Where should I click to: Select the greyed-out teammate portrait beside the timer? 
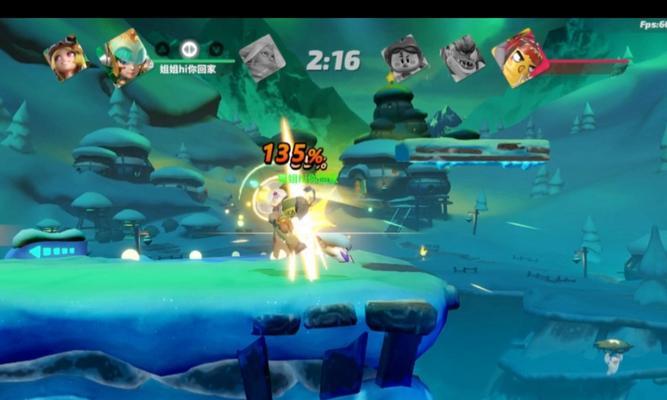(262, 58)
